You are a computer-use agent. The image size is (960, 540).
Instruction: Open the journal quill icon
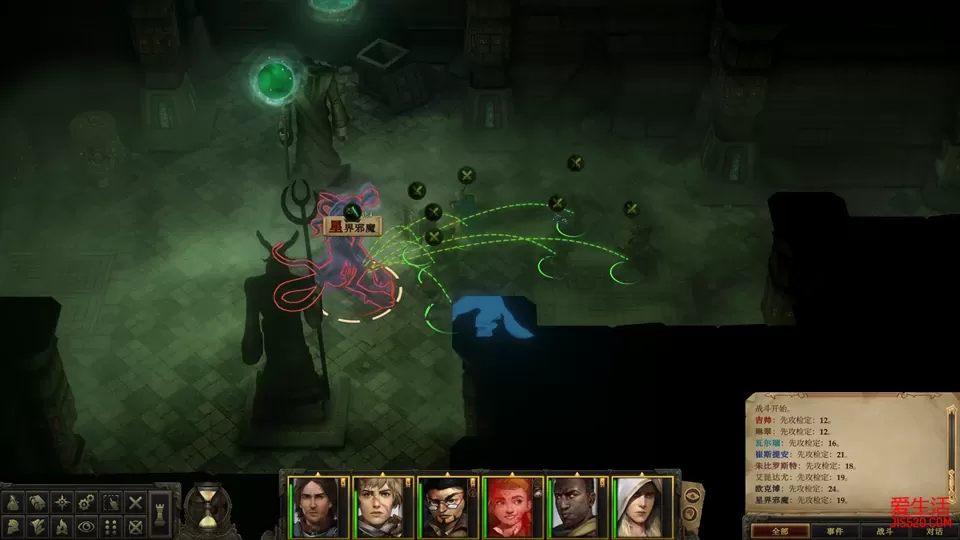click(x=38, y=526)
